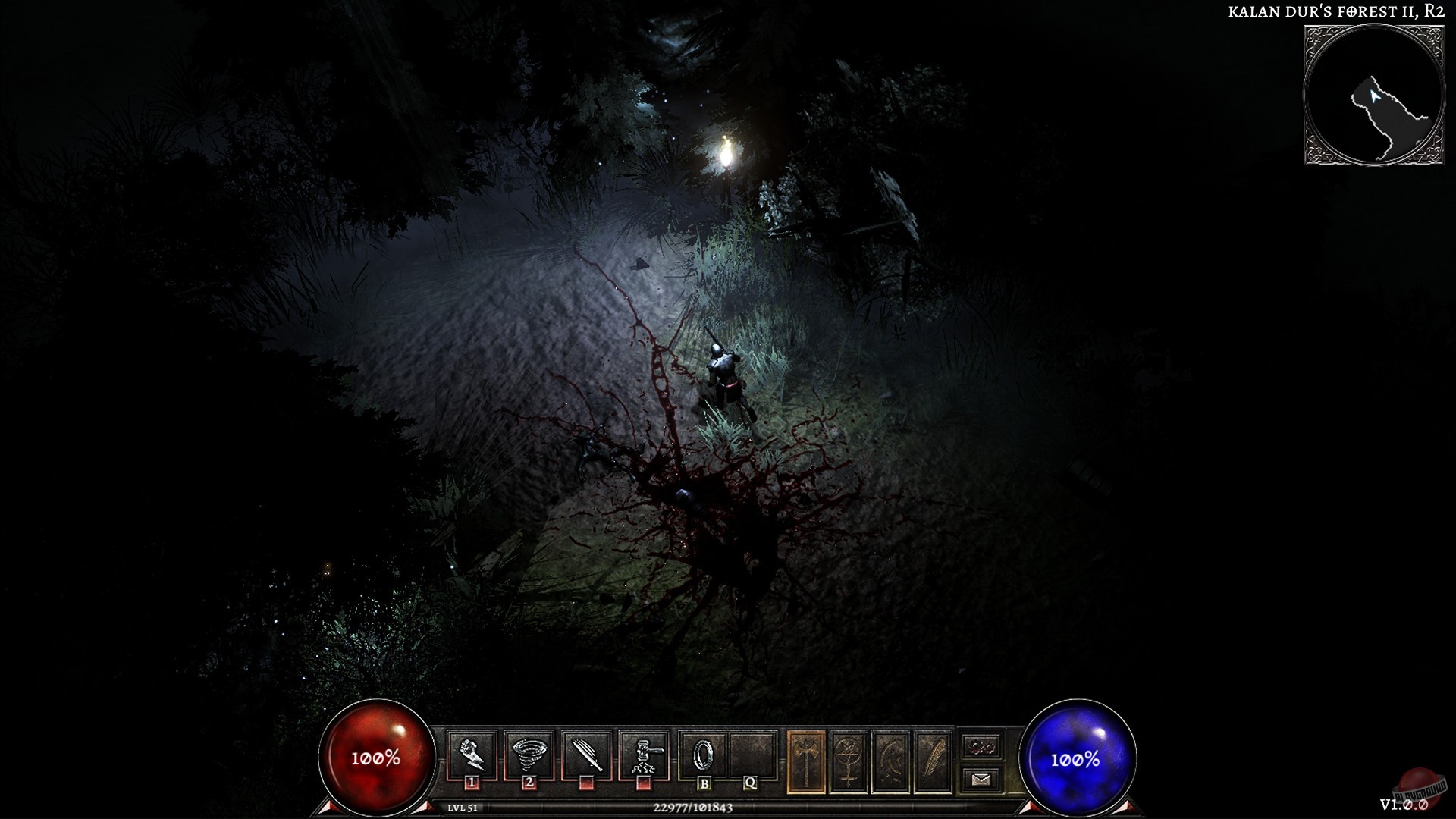Image resolution: width=1456 pixels, height=819 pixels.
Task: Activate the tornado skill in slot 2
Action: 529,751
